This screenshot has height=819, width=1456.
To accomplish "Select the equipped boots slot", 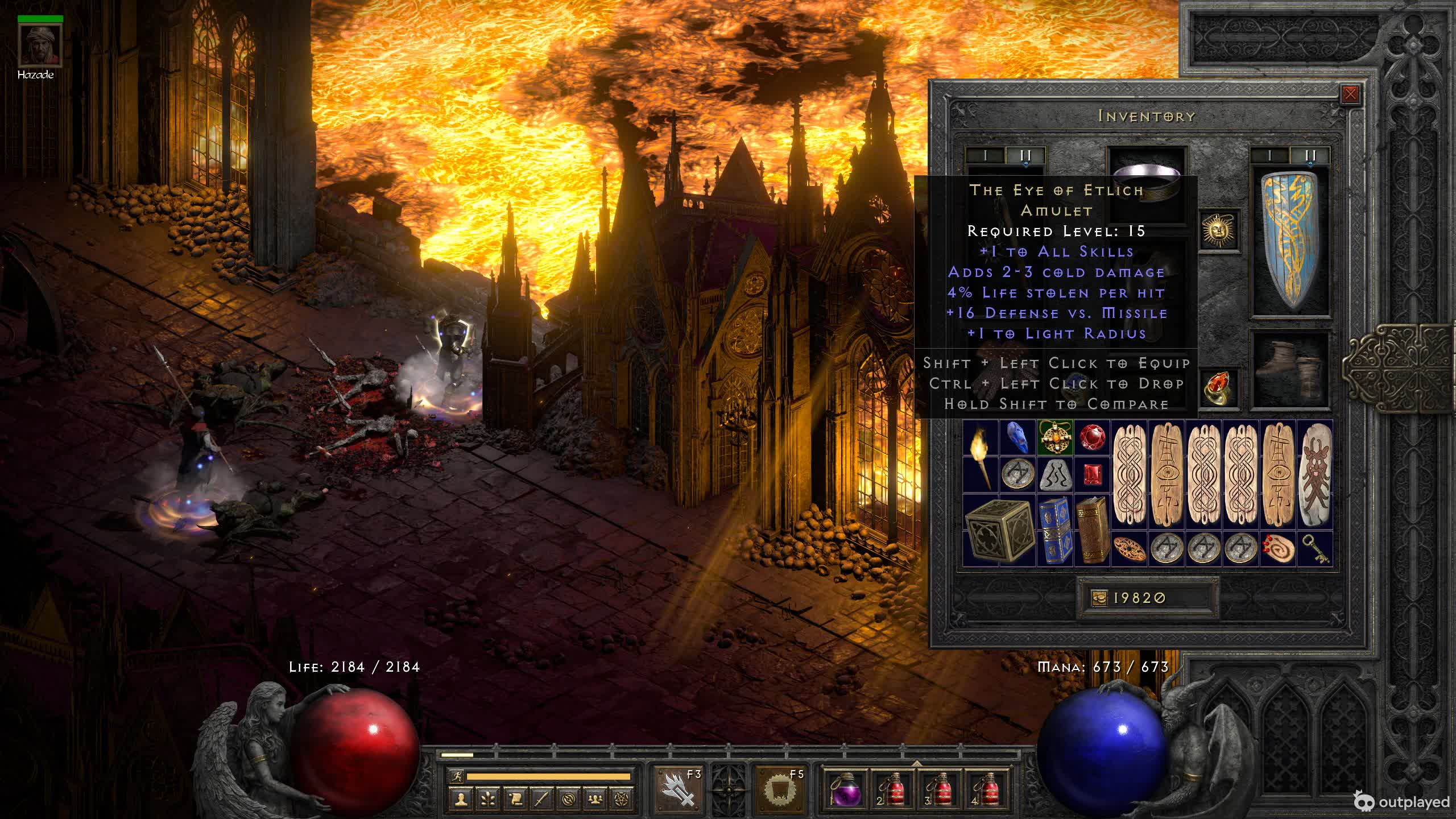I will [1291, 370].
